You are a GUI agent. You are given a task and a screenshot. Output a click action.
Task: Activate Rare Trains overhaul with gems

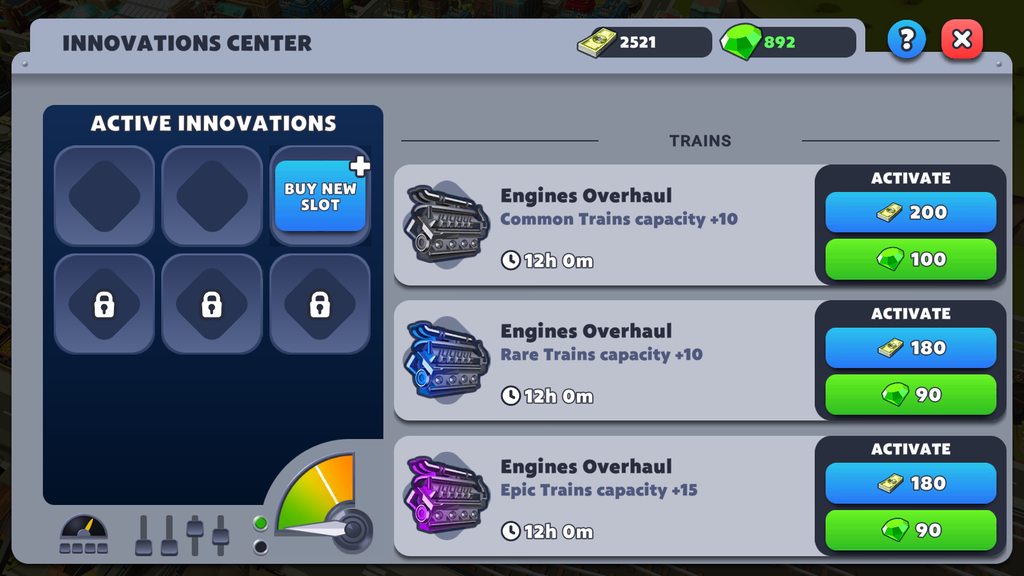point(910,395)
